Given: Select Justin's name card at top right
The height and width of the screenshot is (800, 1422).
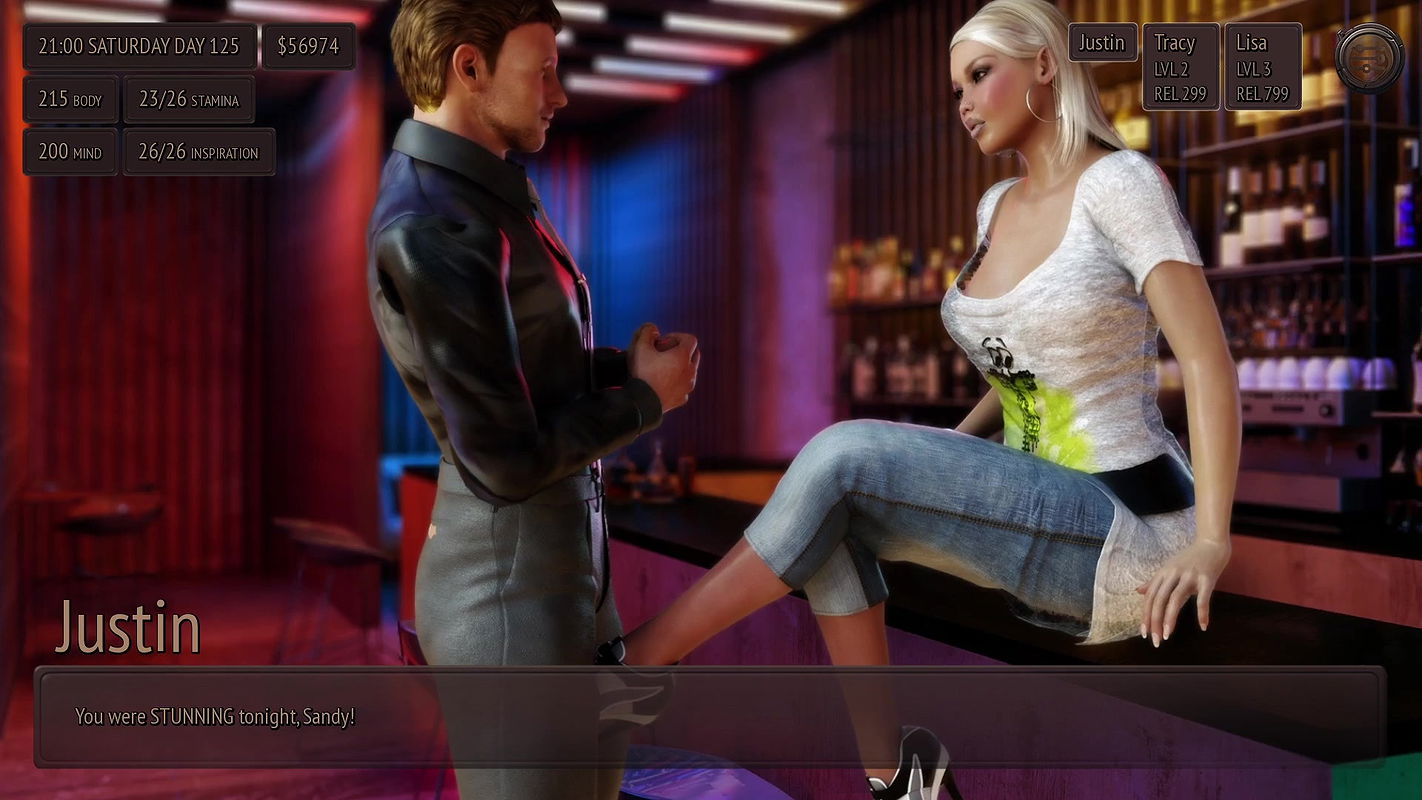Looking at the screenshot, I should click(x=1102, y=43).
